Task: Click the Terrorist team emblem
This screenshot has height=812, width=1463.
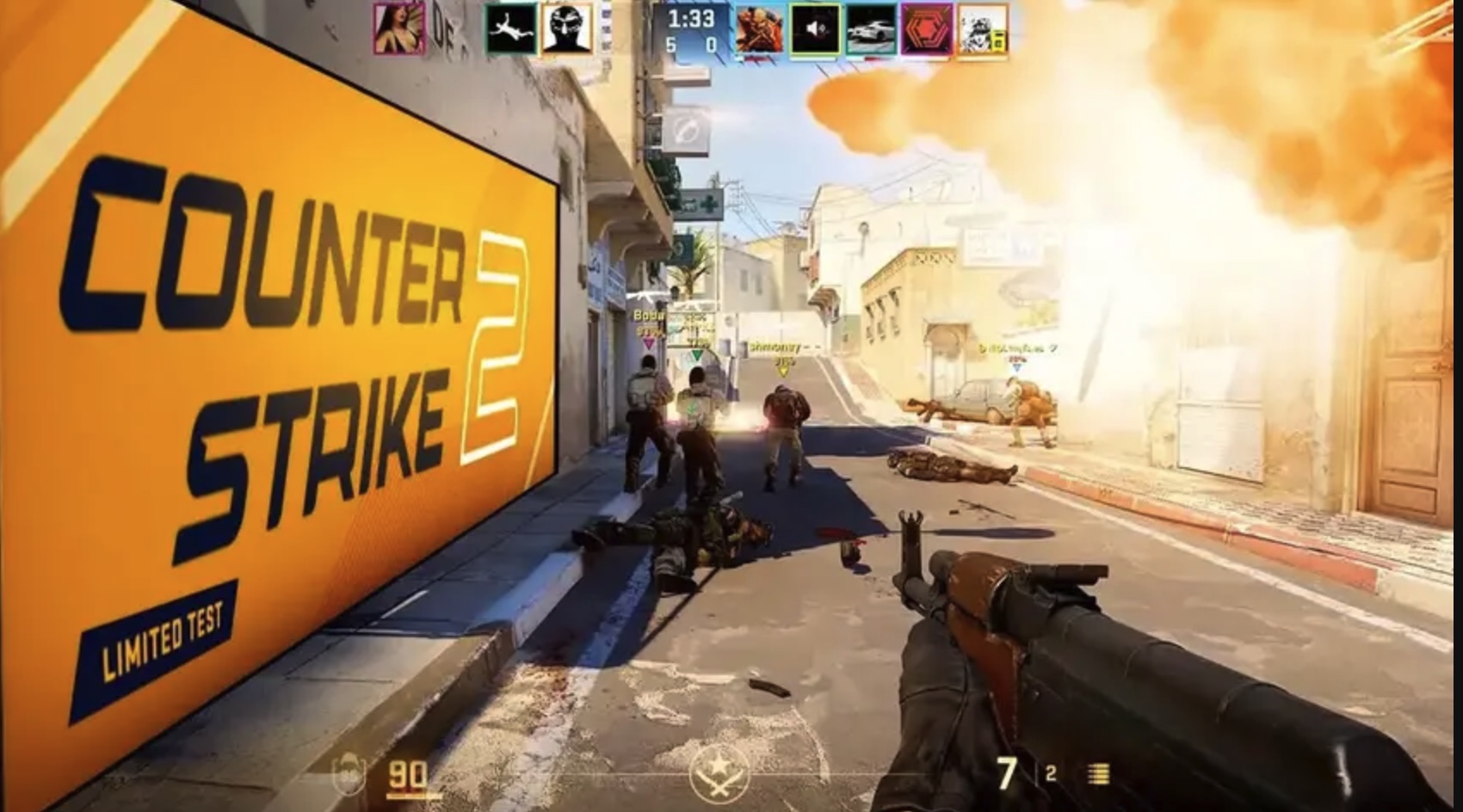Action: (x=719, y=773)
